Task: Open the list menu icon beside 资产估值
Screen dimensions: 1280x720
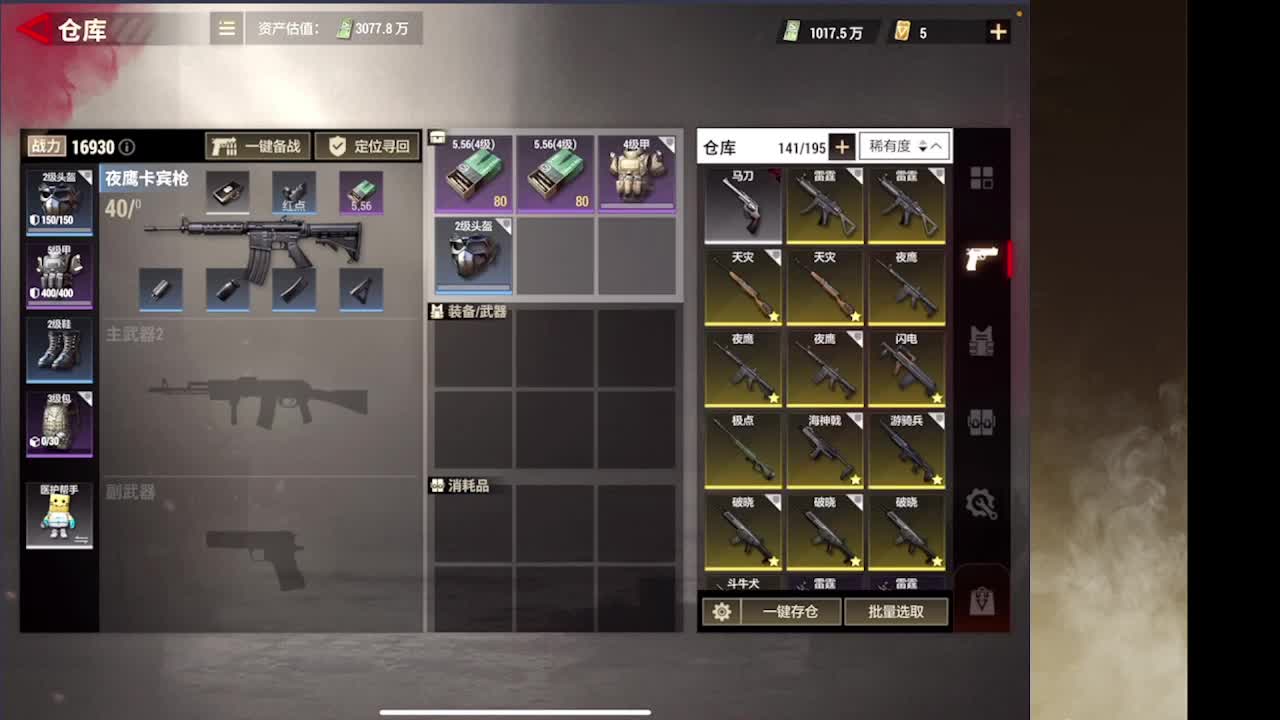Action: point(226,29)
